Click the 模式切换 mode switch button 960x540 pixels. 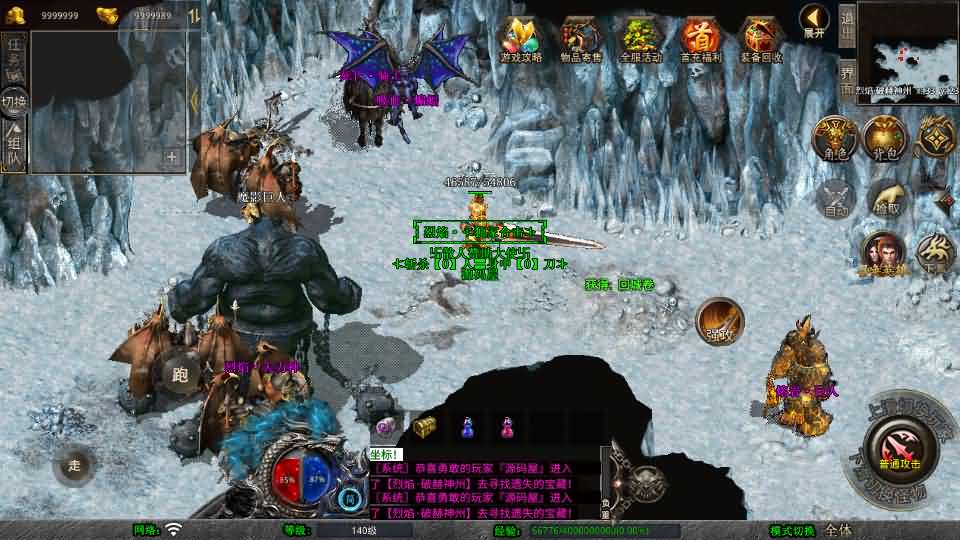793,530
